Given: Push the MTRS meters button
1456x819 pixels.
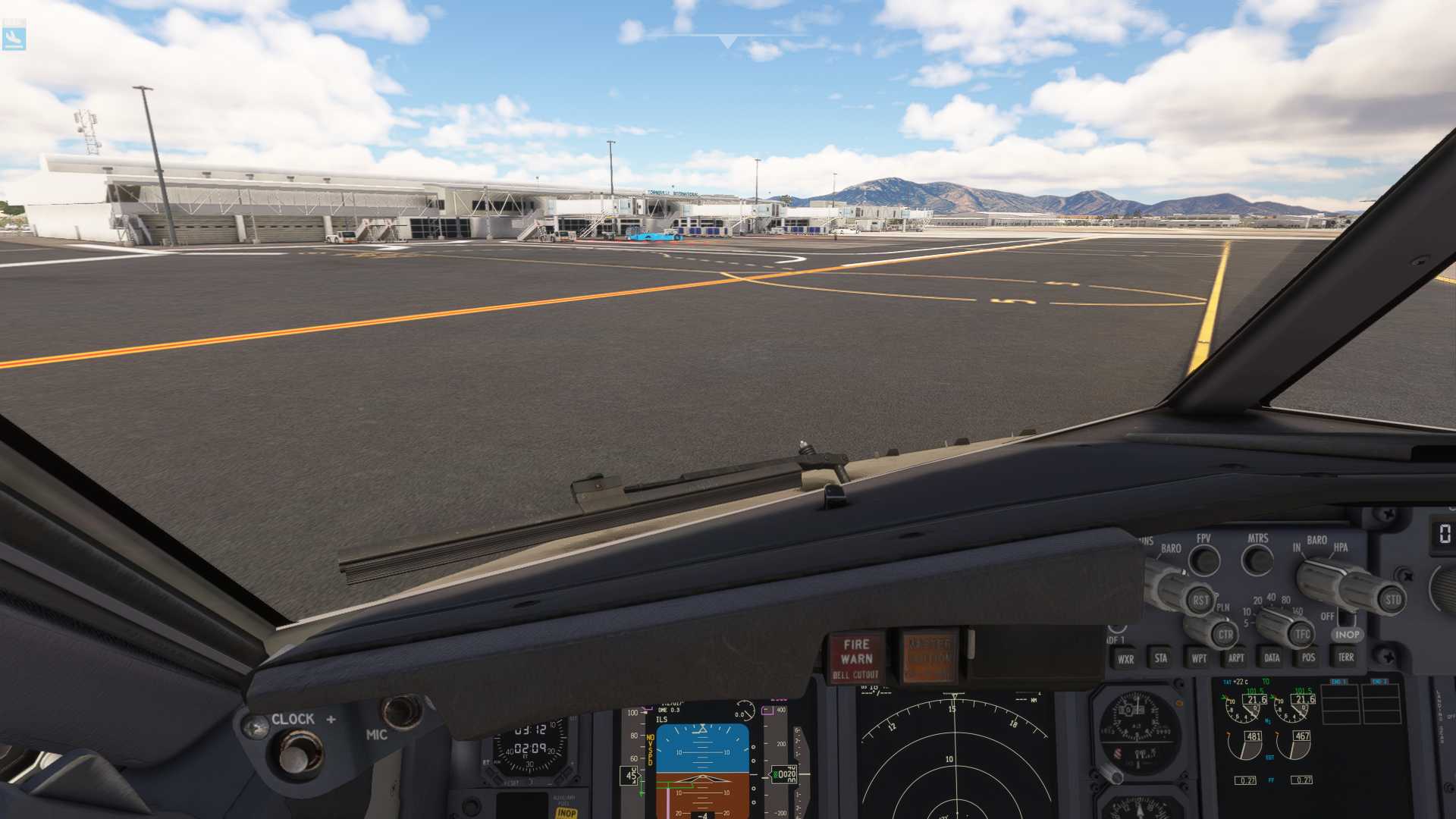Looking at the screenshot, I should (x=1258, y=561).
